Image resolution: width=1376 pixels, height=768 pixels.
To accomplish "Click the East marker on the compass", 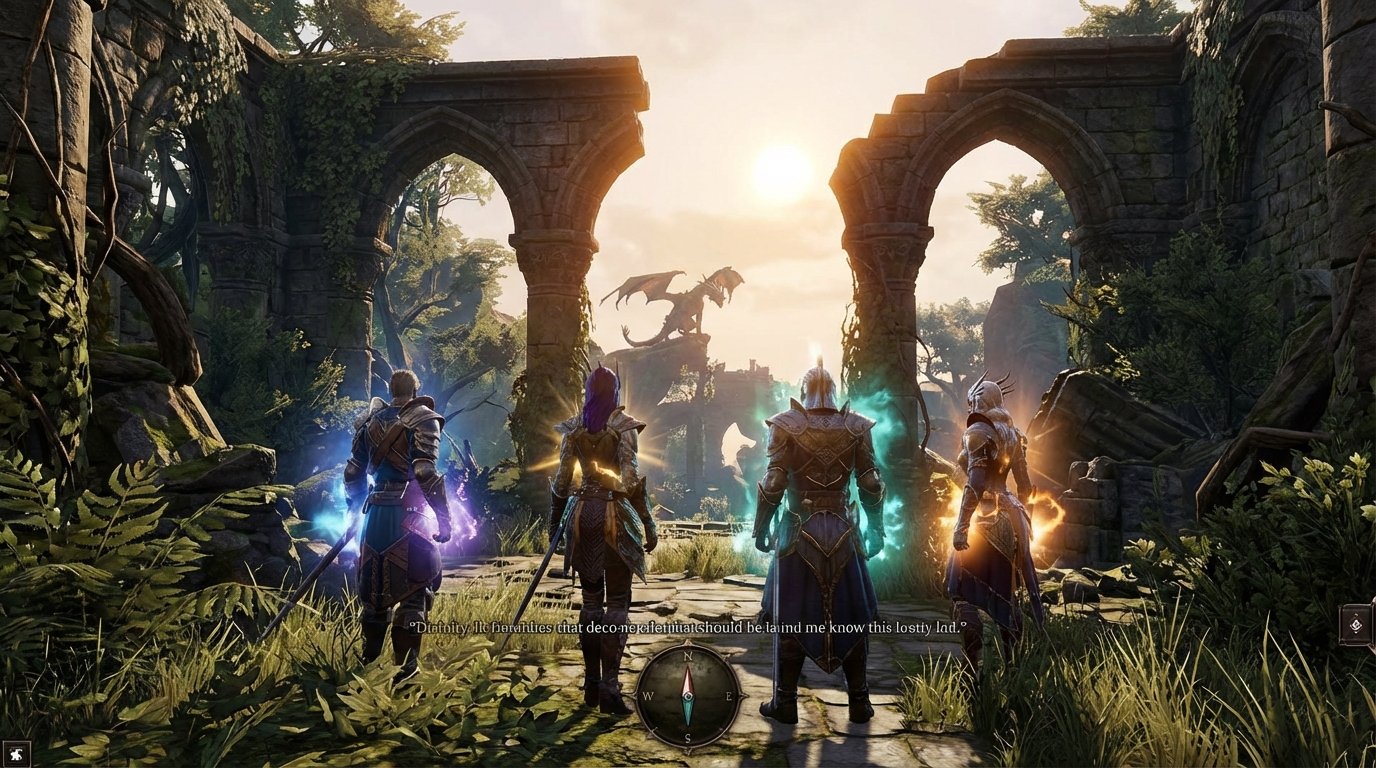I will pos(729,696).
